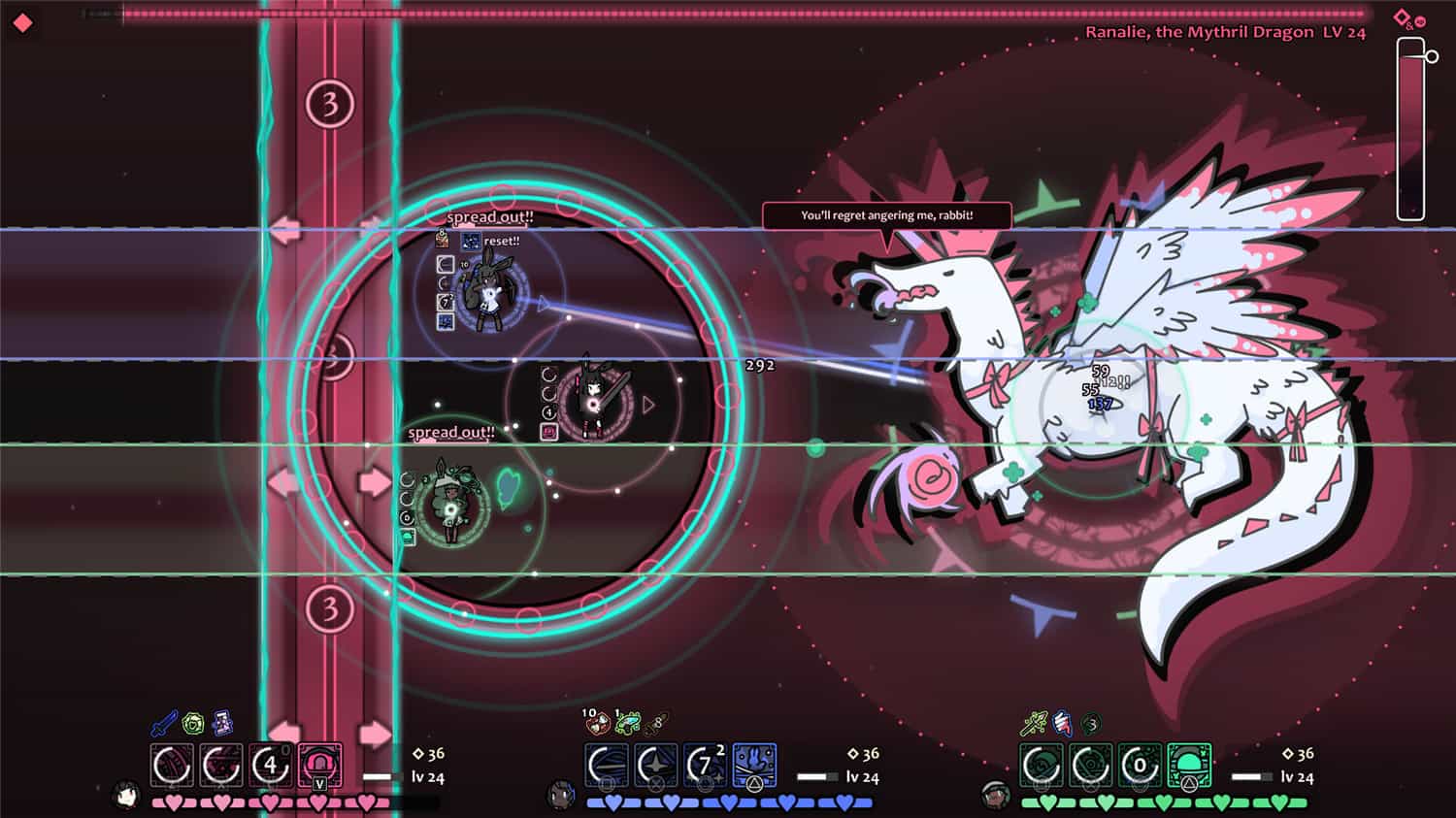This screenshot has height=818, width=1456.
Task: Click the red buff icon with 10 stacks
Action: 597,724
